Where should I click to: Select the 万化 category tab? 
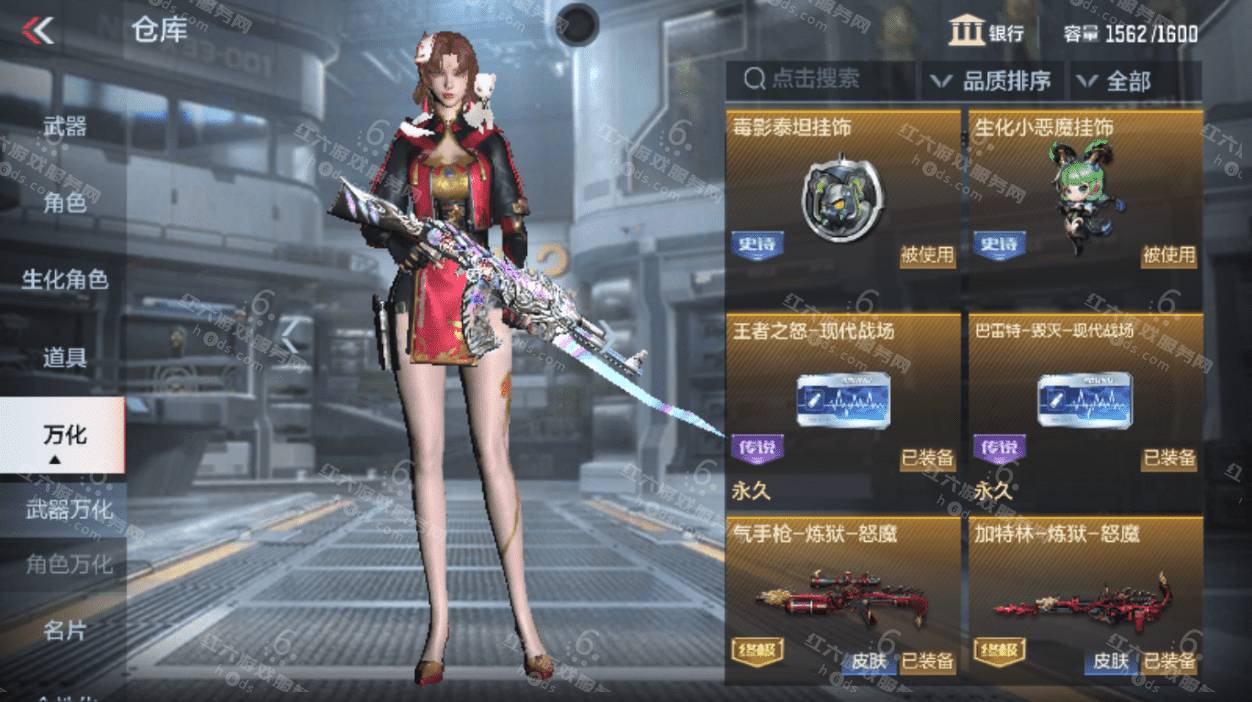(64, 435)
